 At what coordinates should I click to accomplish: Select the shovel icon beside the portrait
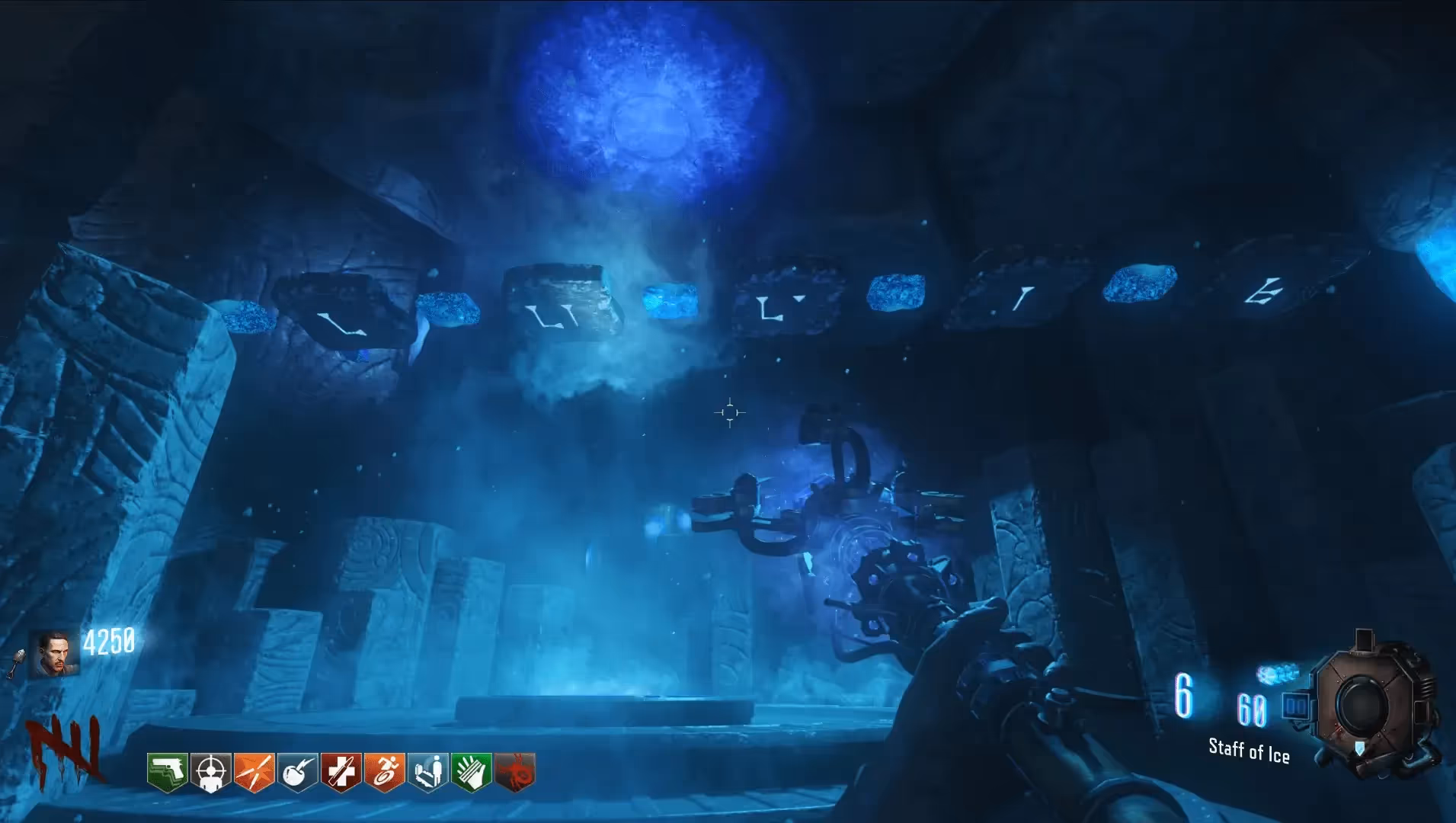click(17, 662)
